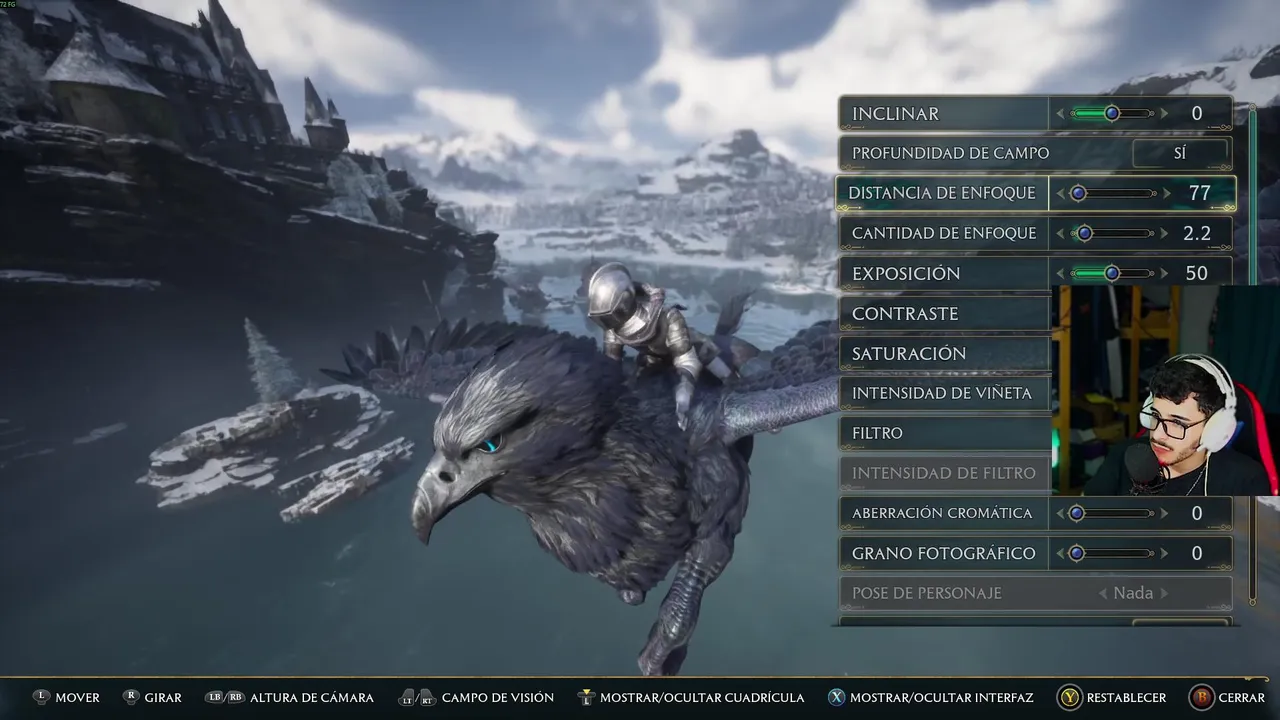Viewport: 1280px width, 720px height.
Task: Increase Aberración Cromática with right arrow
Action: 1165,513
